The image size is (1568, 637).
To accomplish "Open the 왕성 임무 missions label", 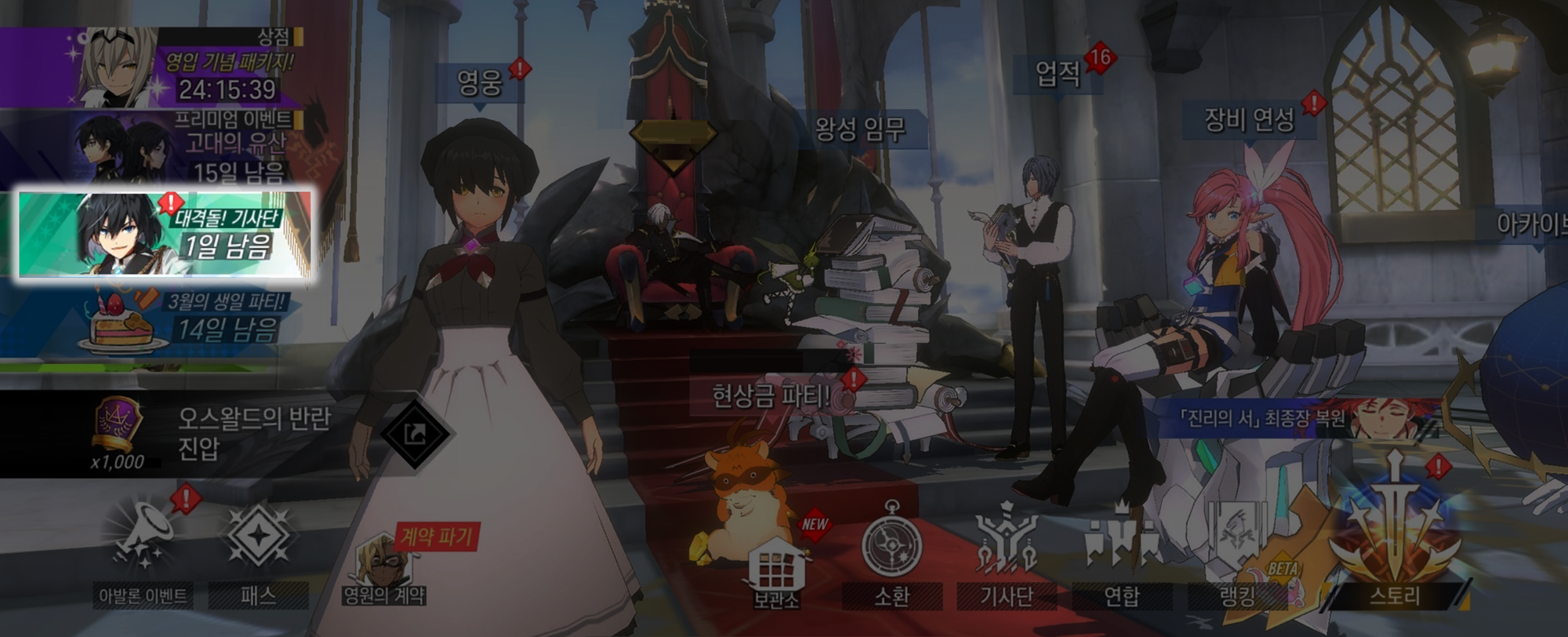I will pyautogui.click(x=860, y=129).
